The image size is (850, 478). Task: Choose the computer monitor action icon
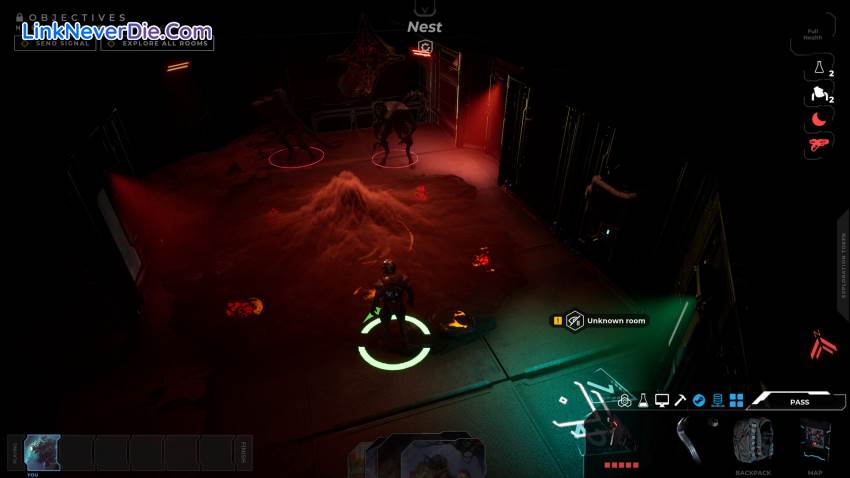(662, 400)
